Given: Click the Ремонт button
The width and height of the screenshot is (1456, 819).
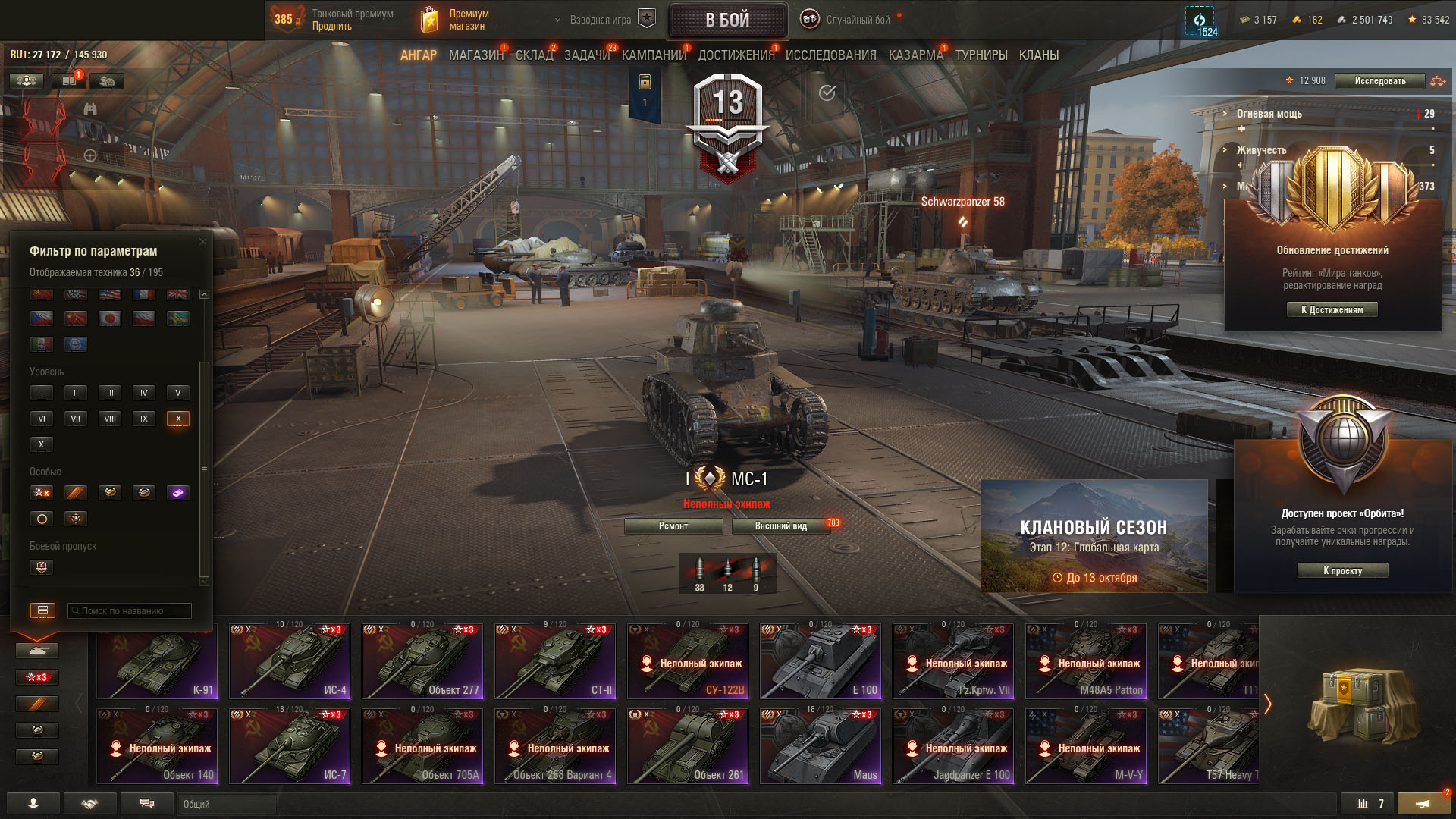Looking at the screenshot, I should (673, 526).
